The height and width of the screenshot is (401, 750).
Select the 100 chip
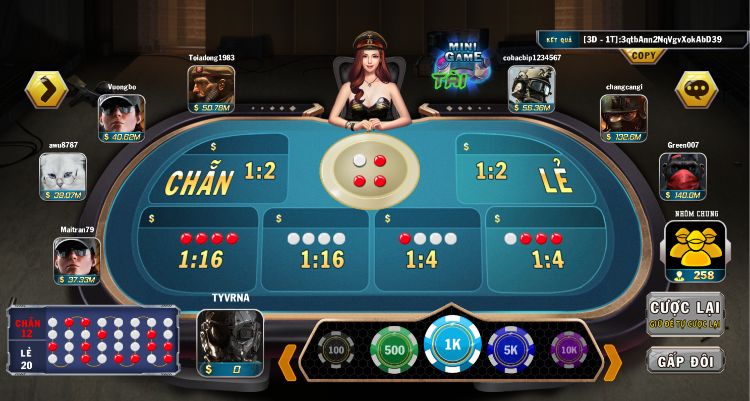pyautogui.click(x=337, y=351)
